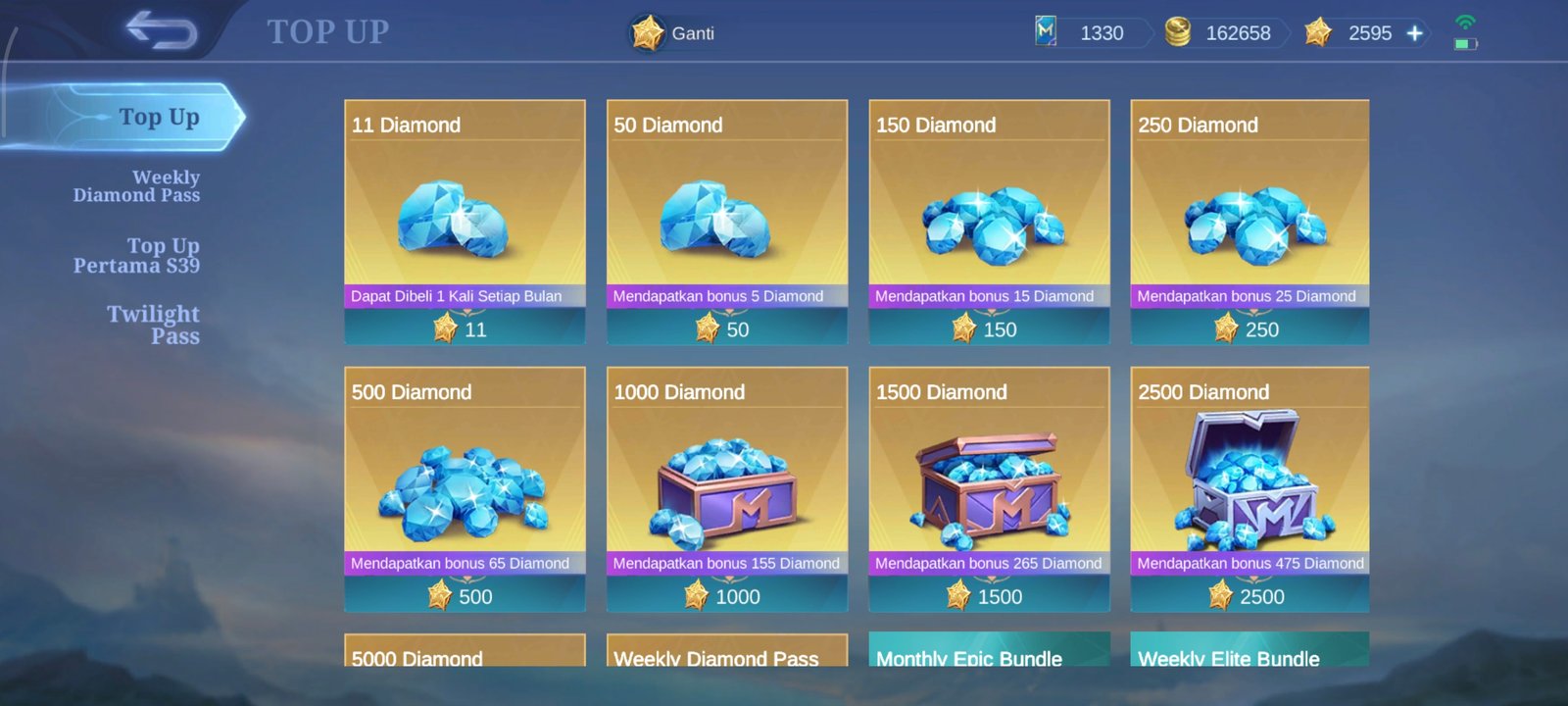Click the plus icon to add diamonds

[x=1414, y=32]
